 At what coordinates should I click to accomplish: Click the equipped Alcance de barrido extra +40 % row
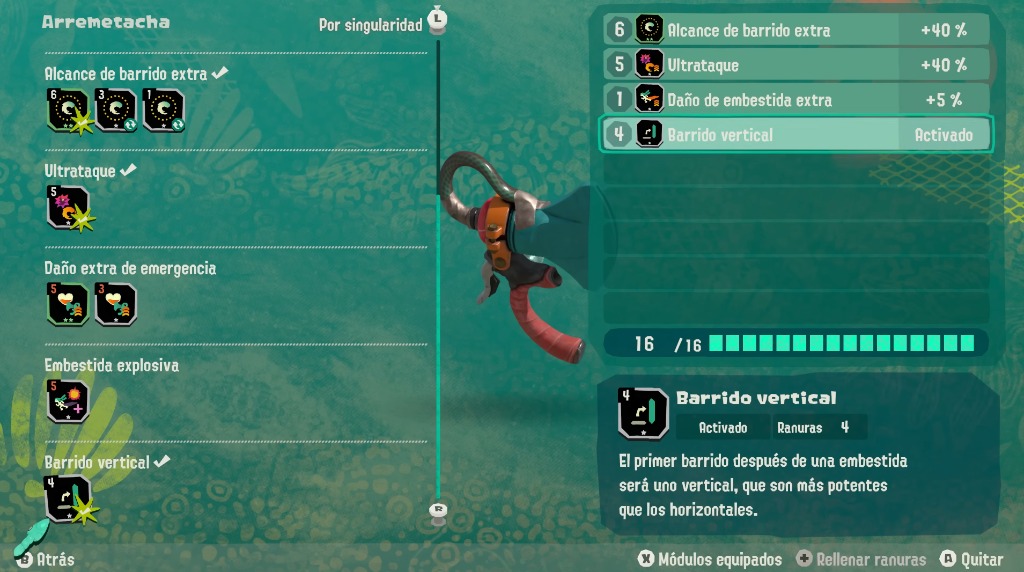pos(796,30)
